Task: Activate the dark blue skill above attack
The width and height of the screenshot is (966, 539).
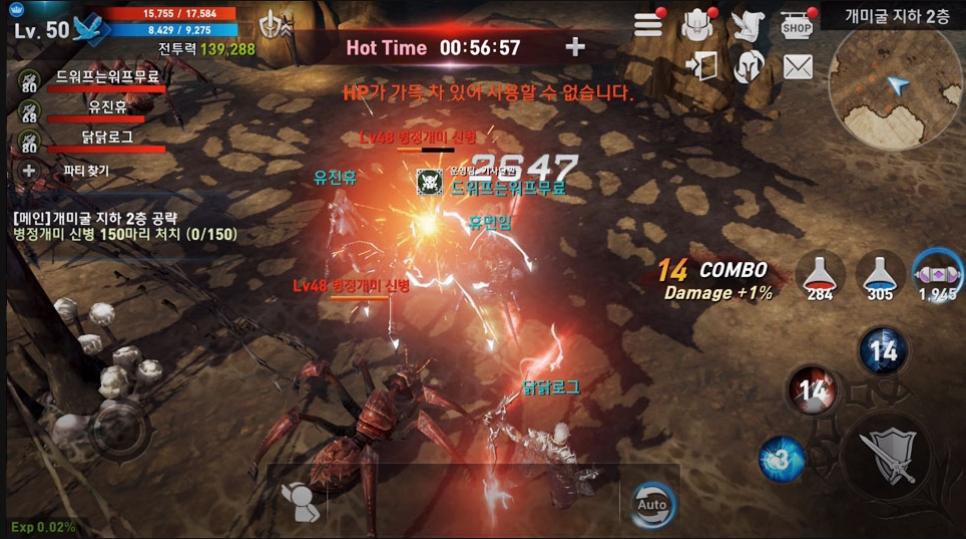Action: [x=883, y=351]
